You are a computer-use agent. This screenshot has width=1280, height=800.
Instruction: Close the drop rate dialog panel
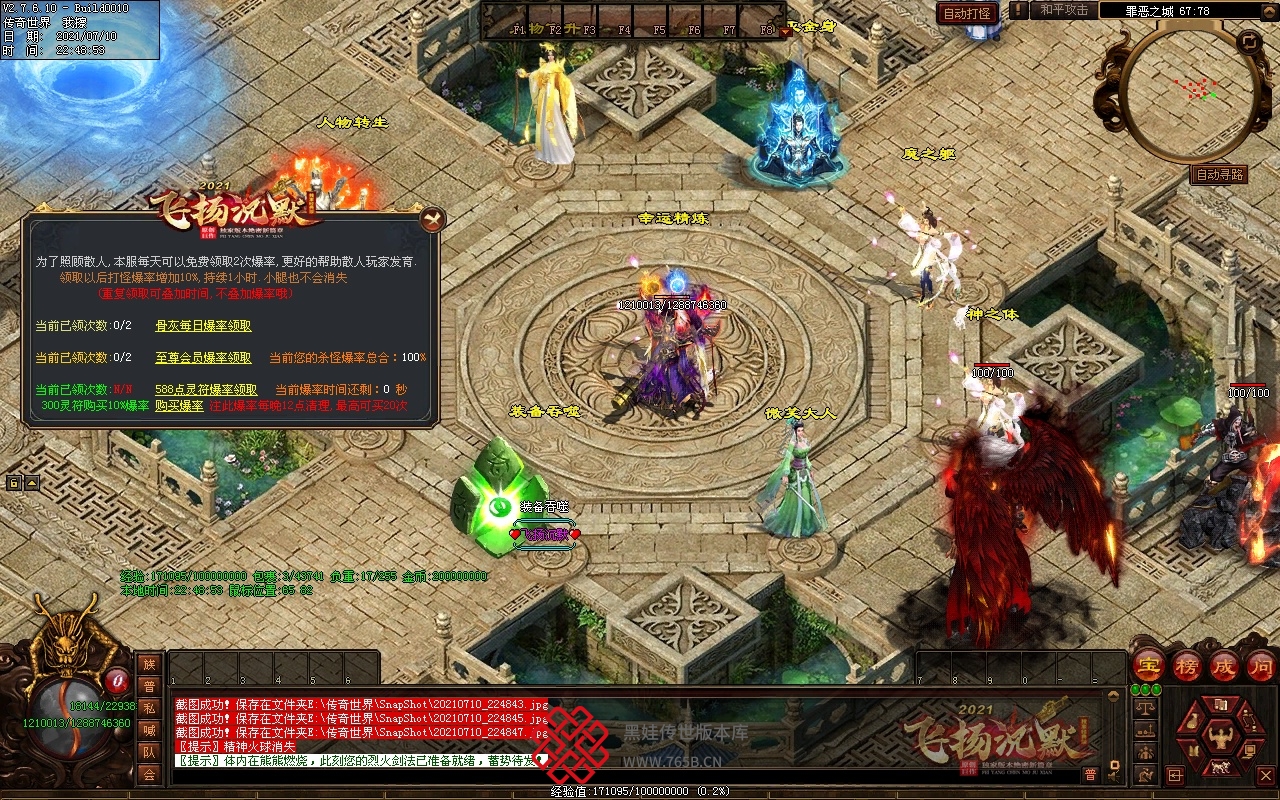pos(432,218)
